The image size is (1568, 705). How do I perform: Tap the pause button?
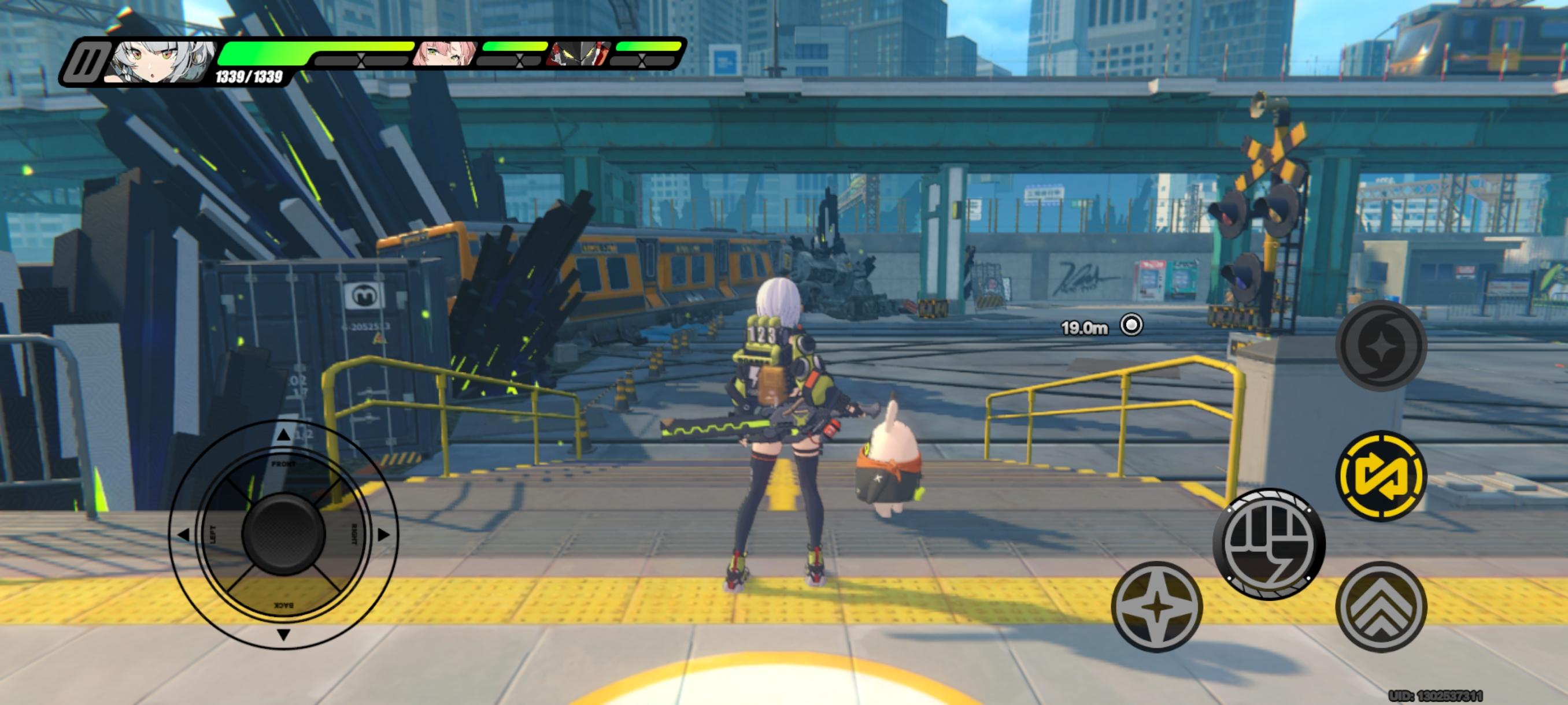pyautogui.click(x=86, y=62)
